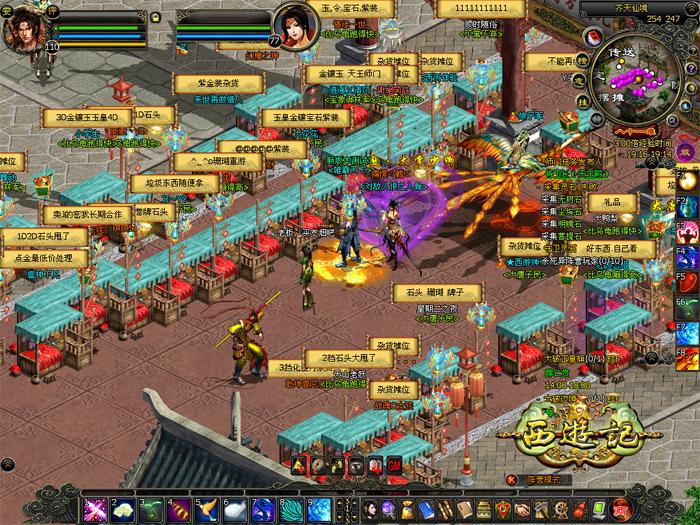The height and width of the screenshot is (525, 700).
Task: Click the red GM button
Action: pyautogui.click(x=394, y=465)
